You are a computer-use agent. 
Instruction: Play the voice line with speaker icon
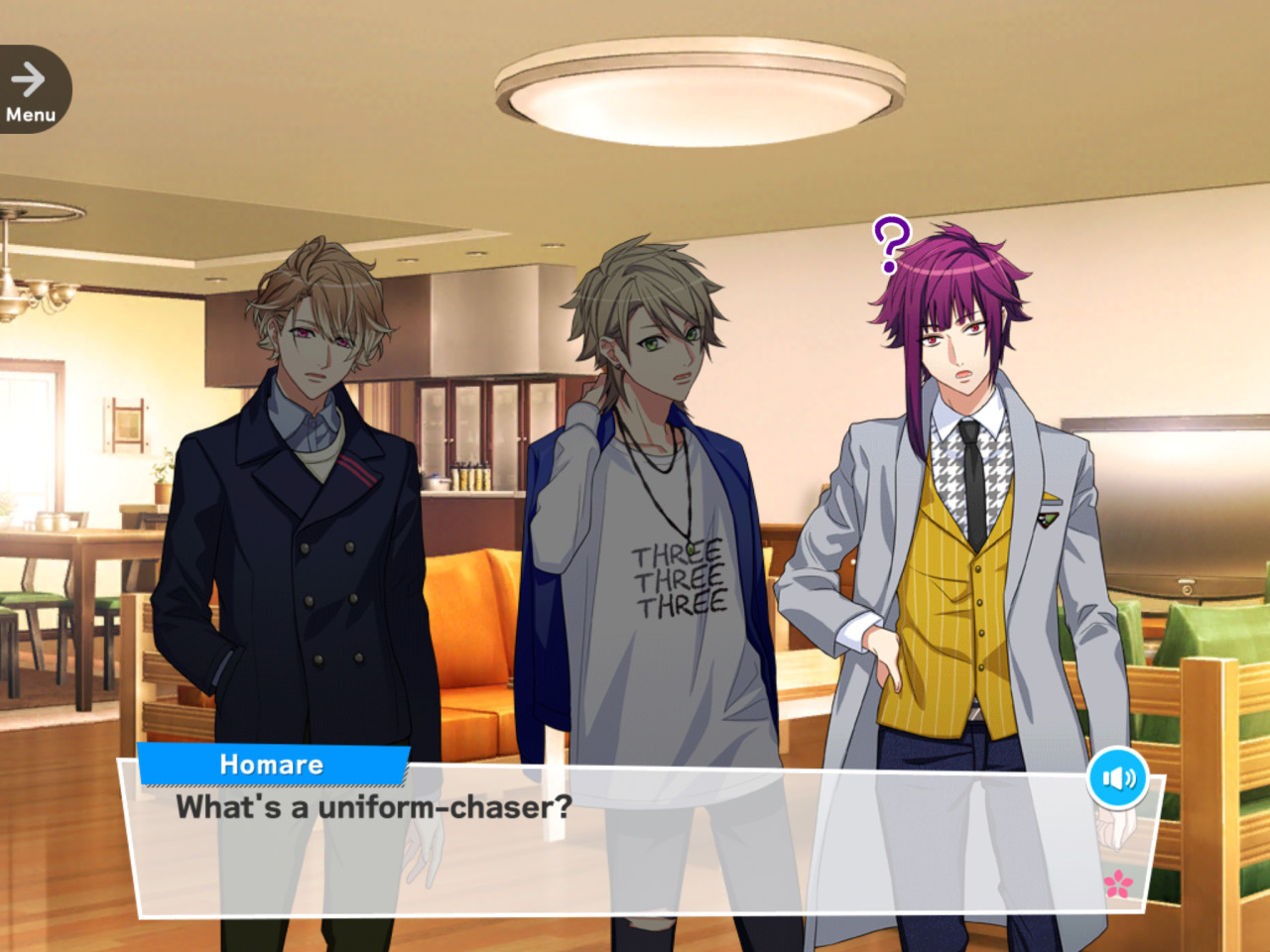(1117, 778)
